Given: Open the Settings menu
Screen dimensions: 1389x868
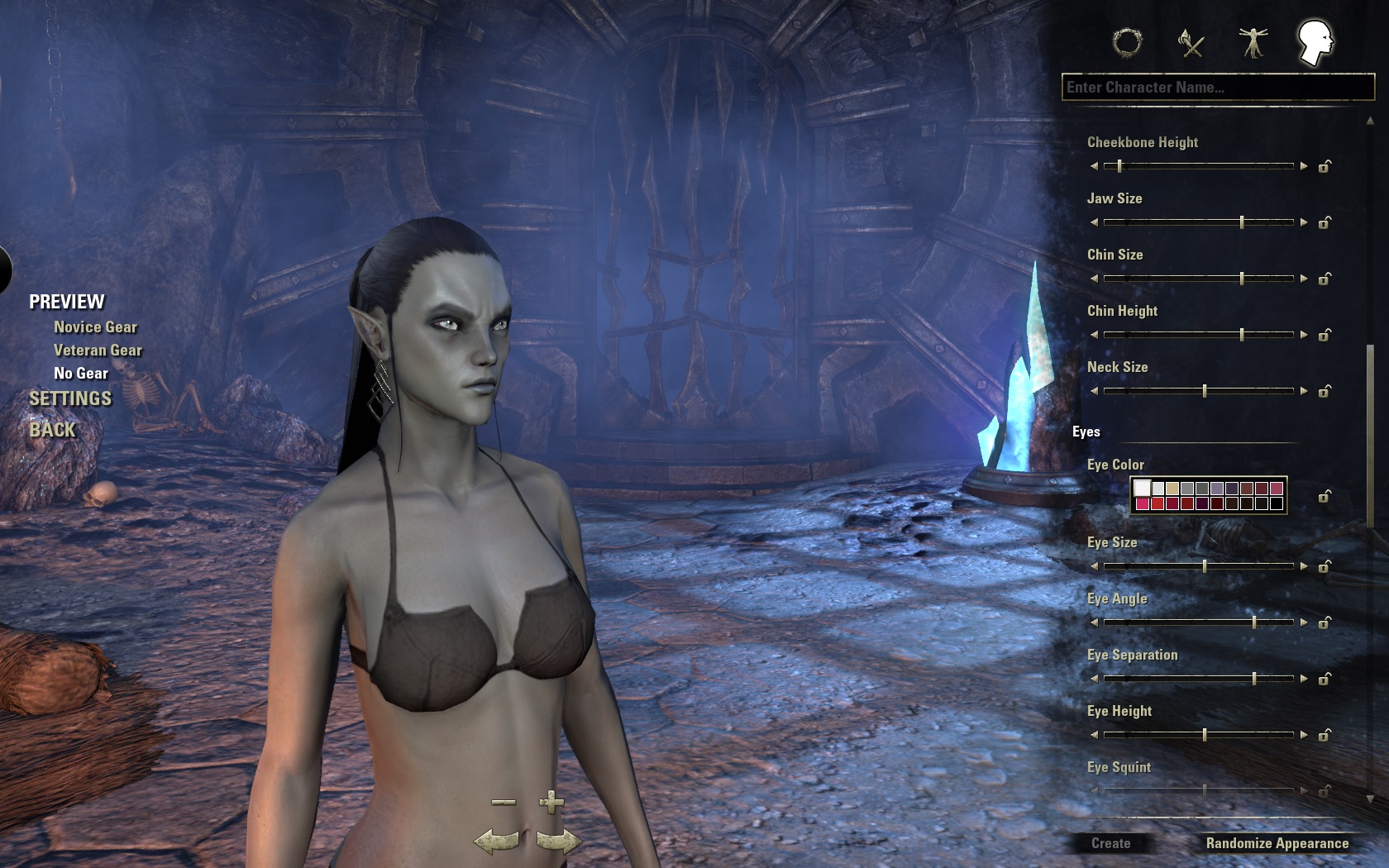Looking at the screenshot, I should point(70,398).
